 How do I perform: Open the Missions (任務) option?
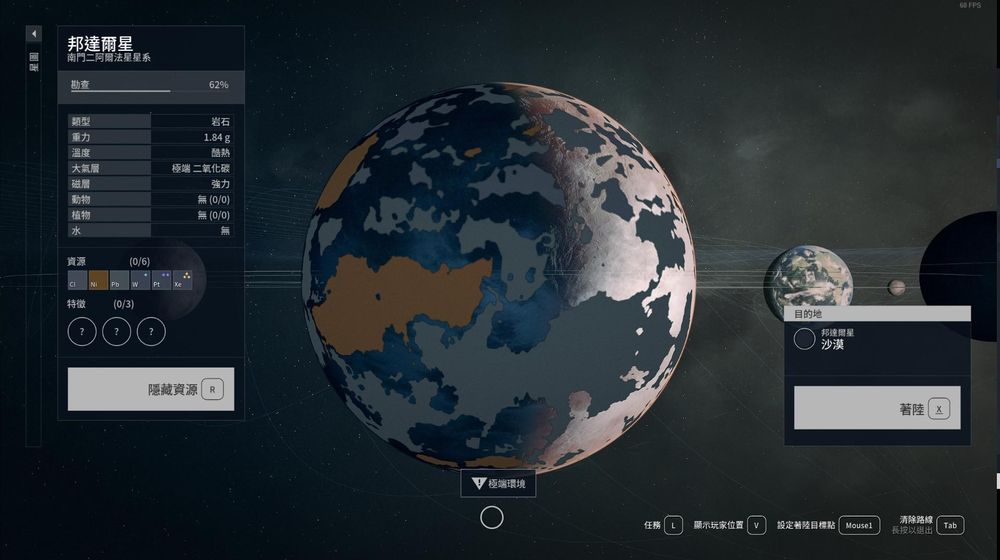point(663,525)
